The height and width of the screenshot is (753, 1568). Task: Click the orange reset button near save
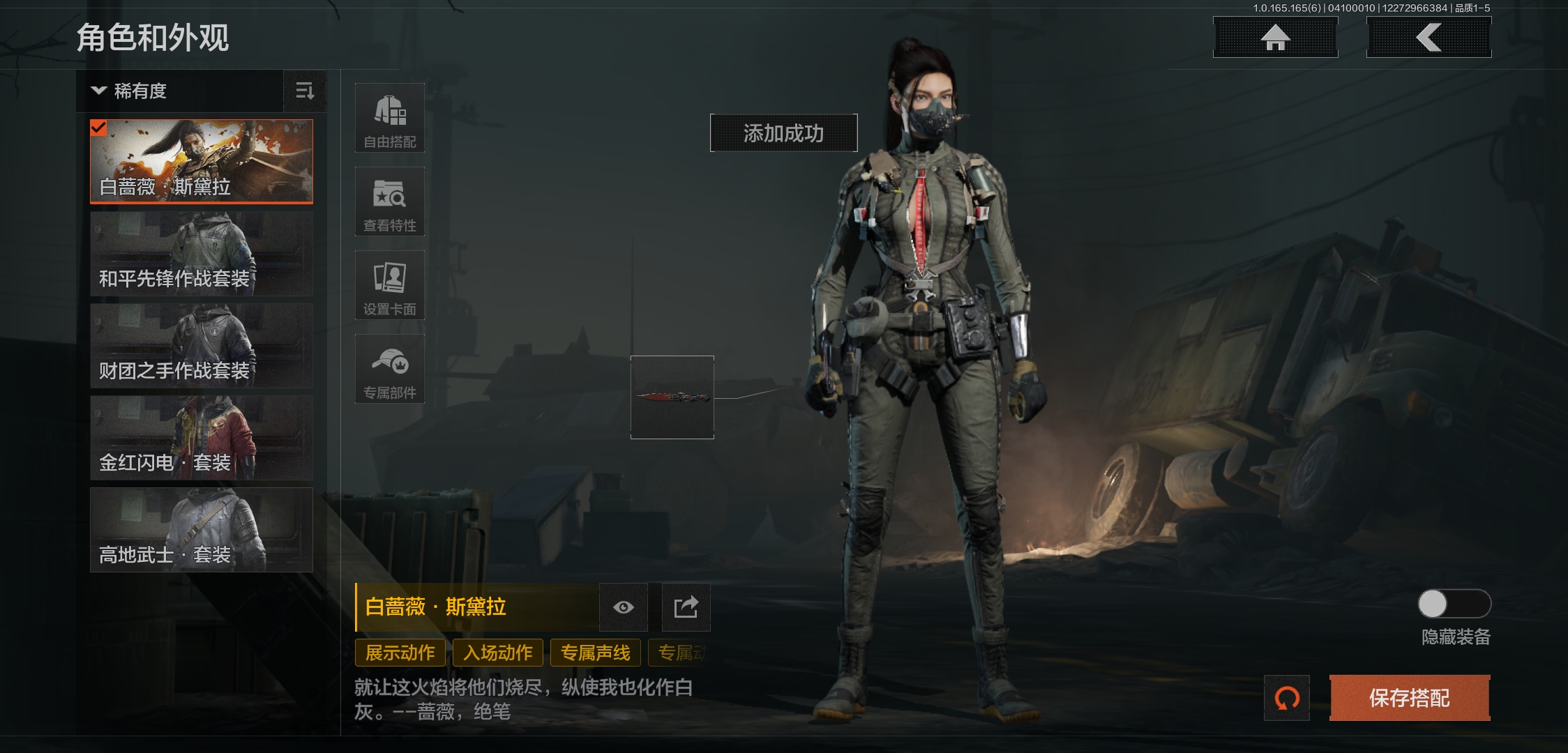(x=1287, y=698)
